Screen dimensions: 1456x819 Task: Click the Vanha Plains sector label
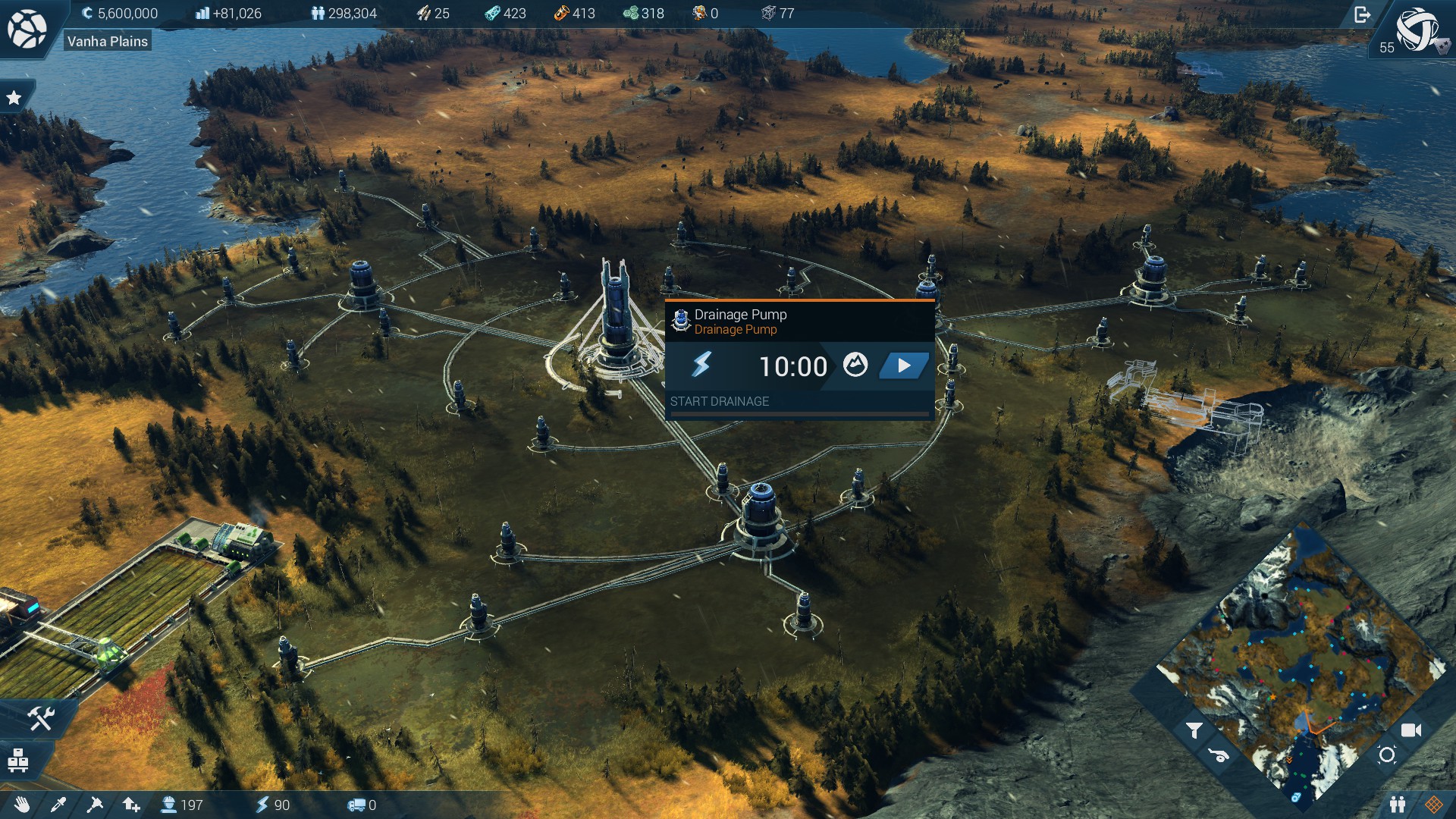coord(108,42)
